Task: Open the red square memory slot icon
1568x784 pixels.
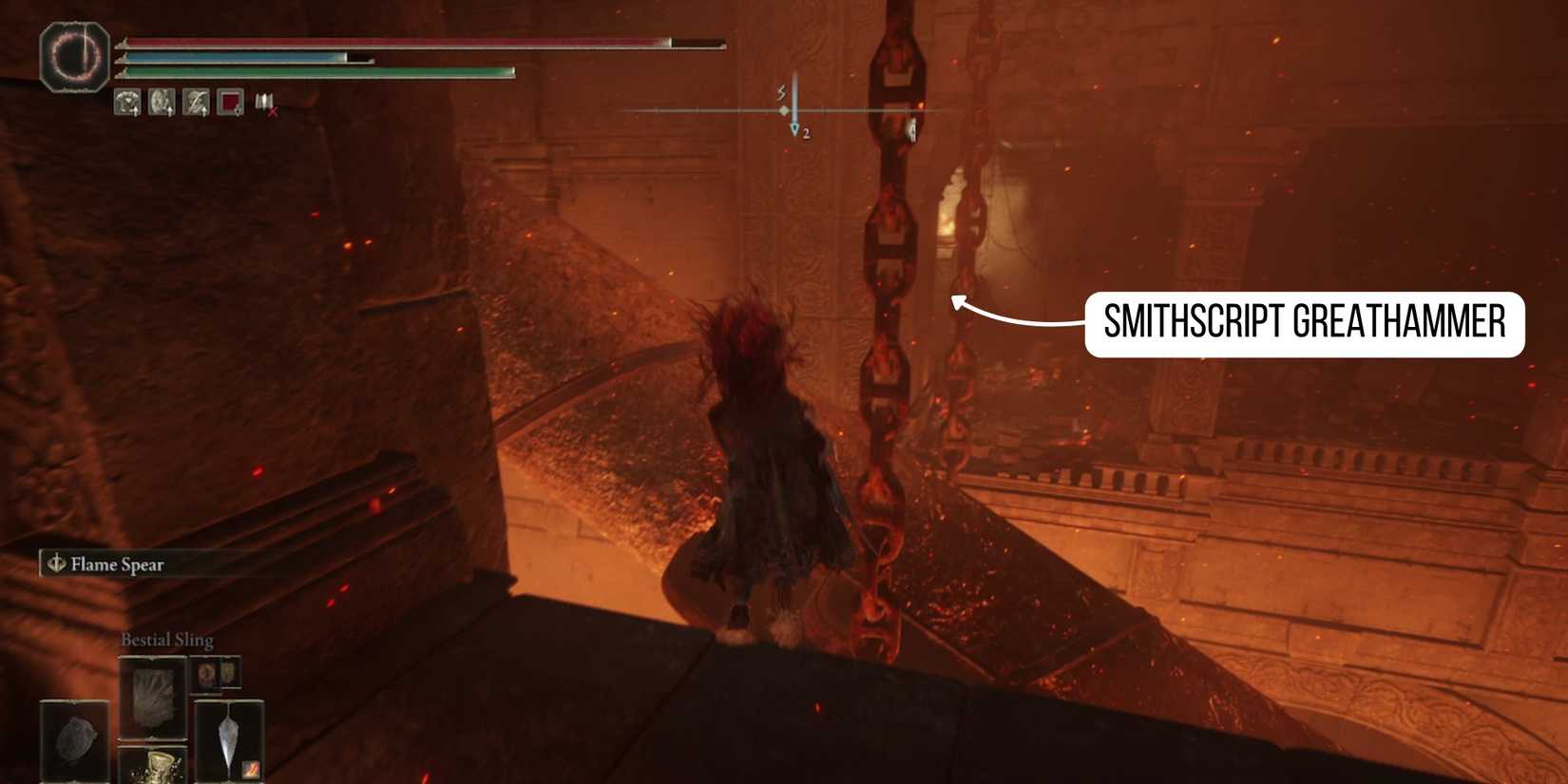Action: 229,103
